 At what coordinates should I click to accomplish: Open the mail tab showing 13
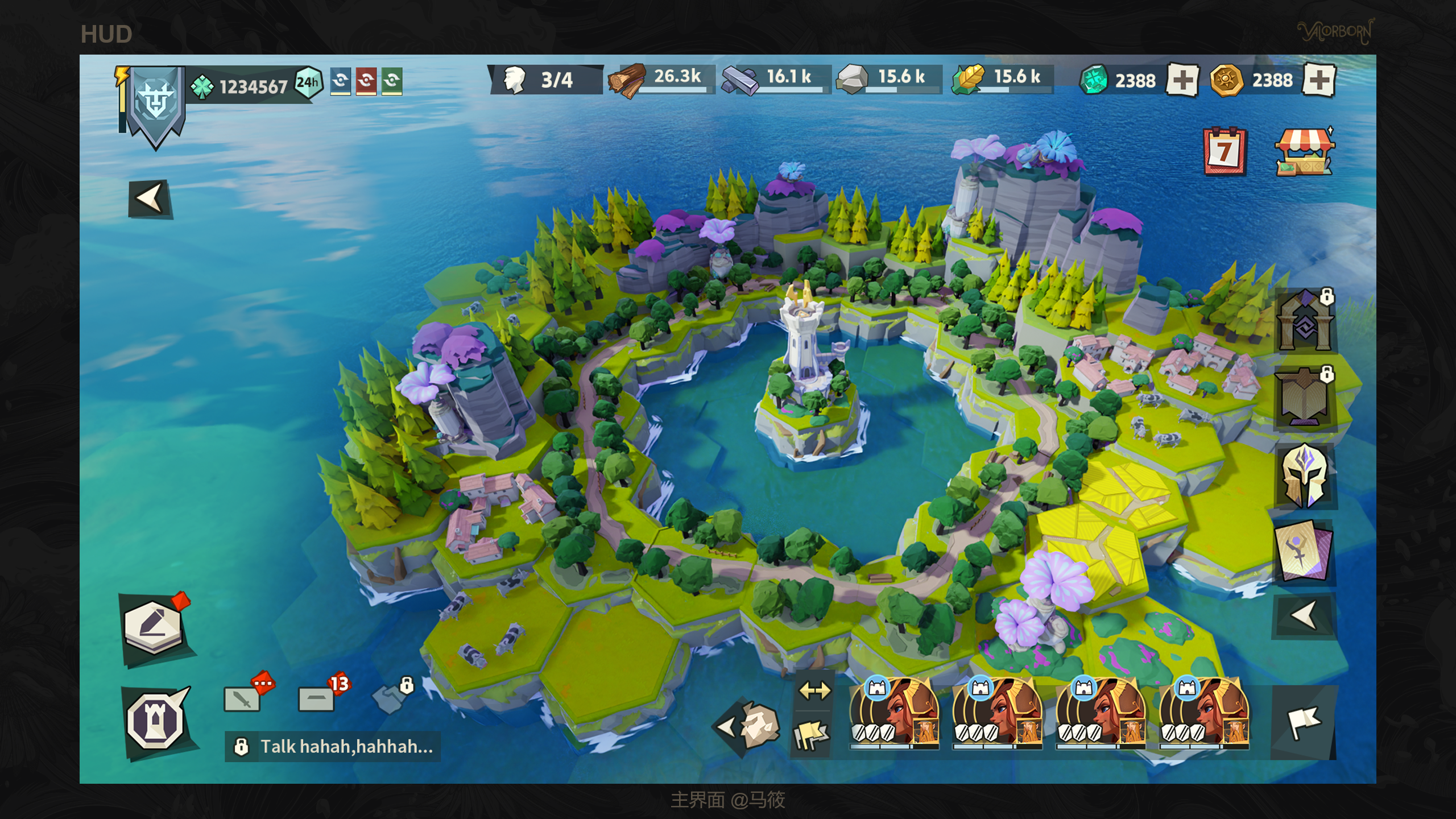317,698
